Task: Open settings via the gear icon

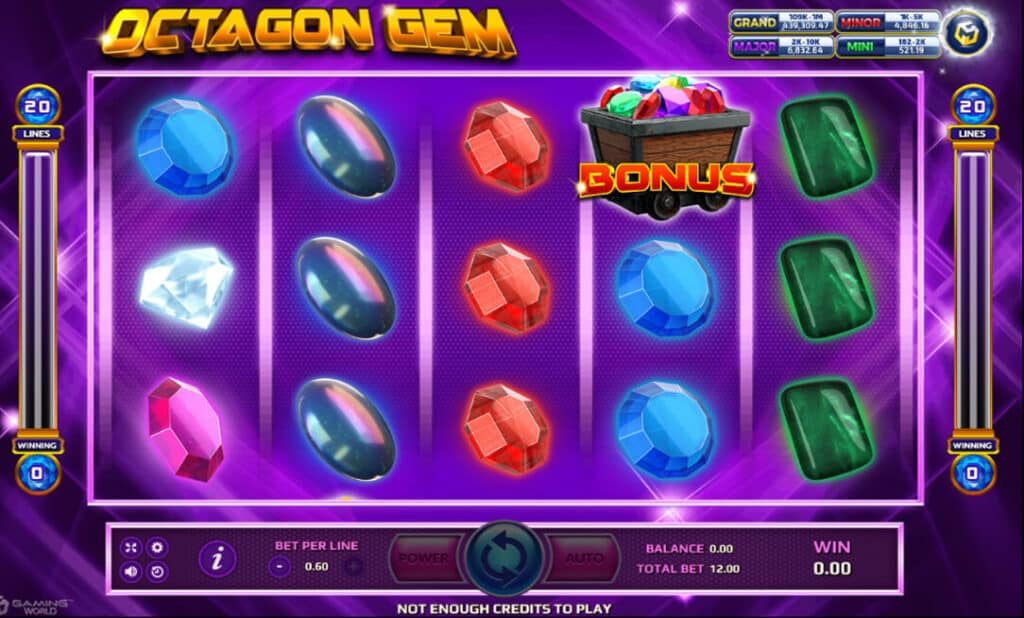Action: click(x=157, y=547)
